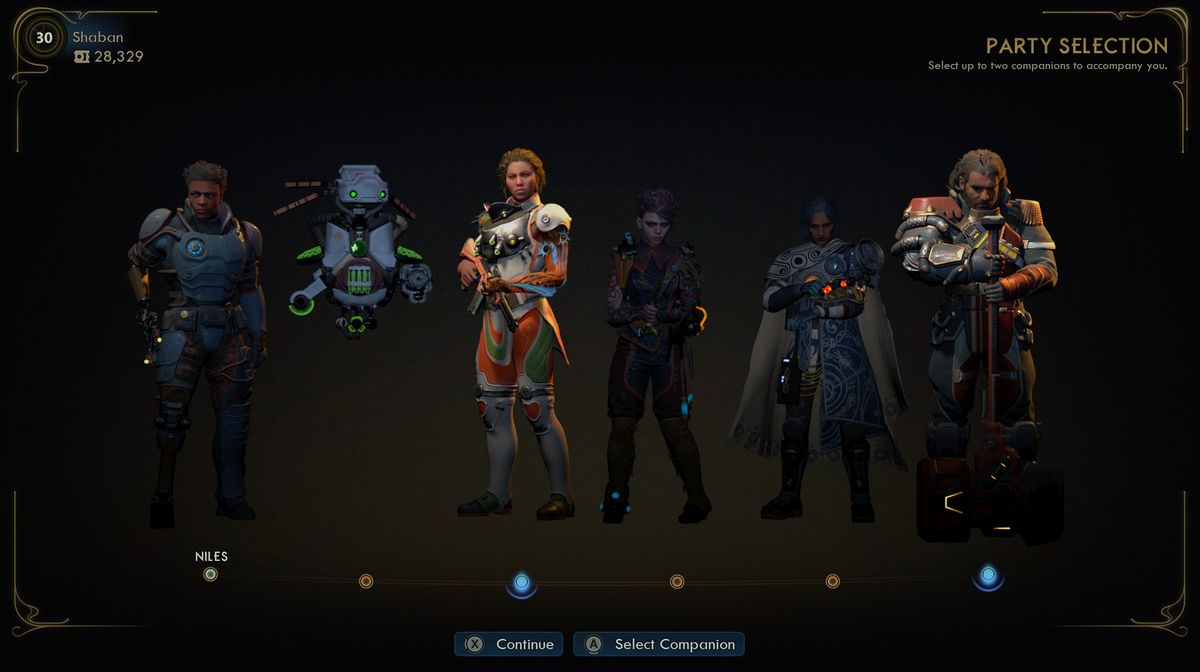The height and width of the screenshot is (672, 1200).
Task: Click the Continue button
Action: pos(509,645)
